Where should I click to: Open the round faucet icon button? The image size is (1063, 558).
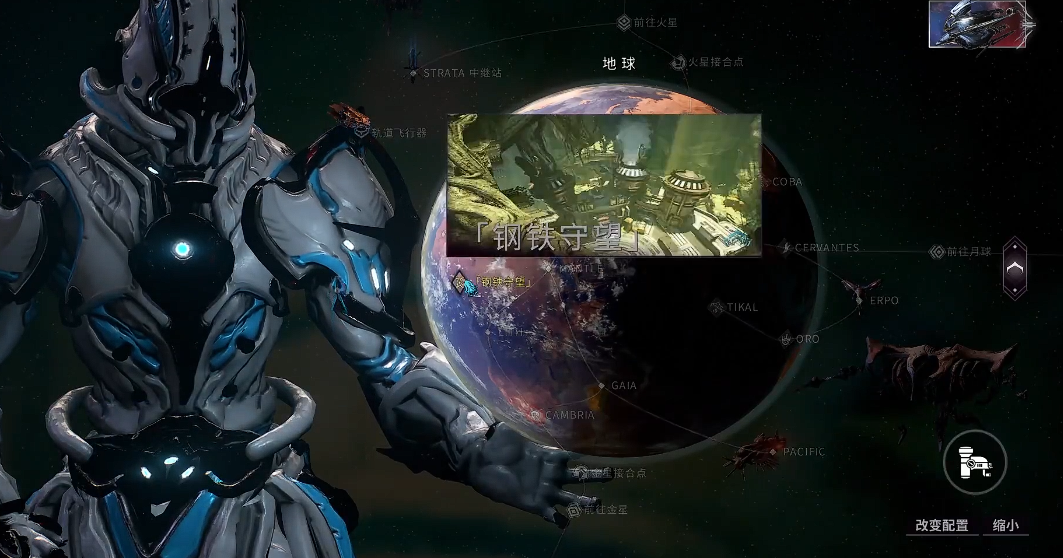[x=974, y=461]
